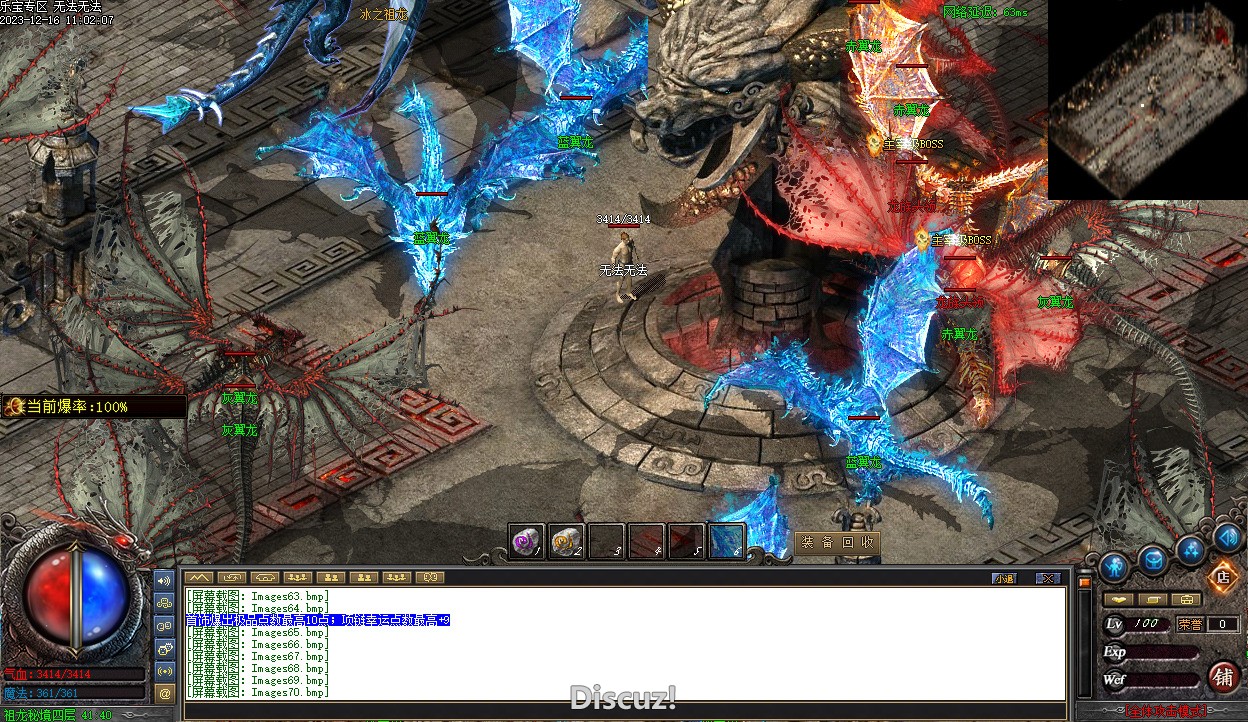Use the purple swirl stone in slot 1
Screen dimensions: 1248x722
point(527,541)
